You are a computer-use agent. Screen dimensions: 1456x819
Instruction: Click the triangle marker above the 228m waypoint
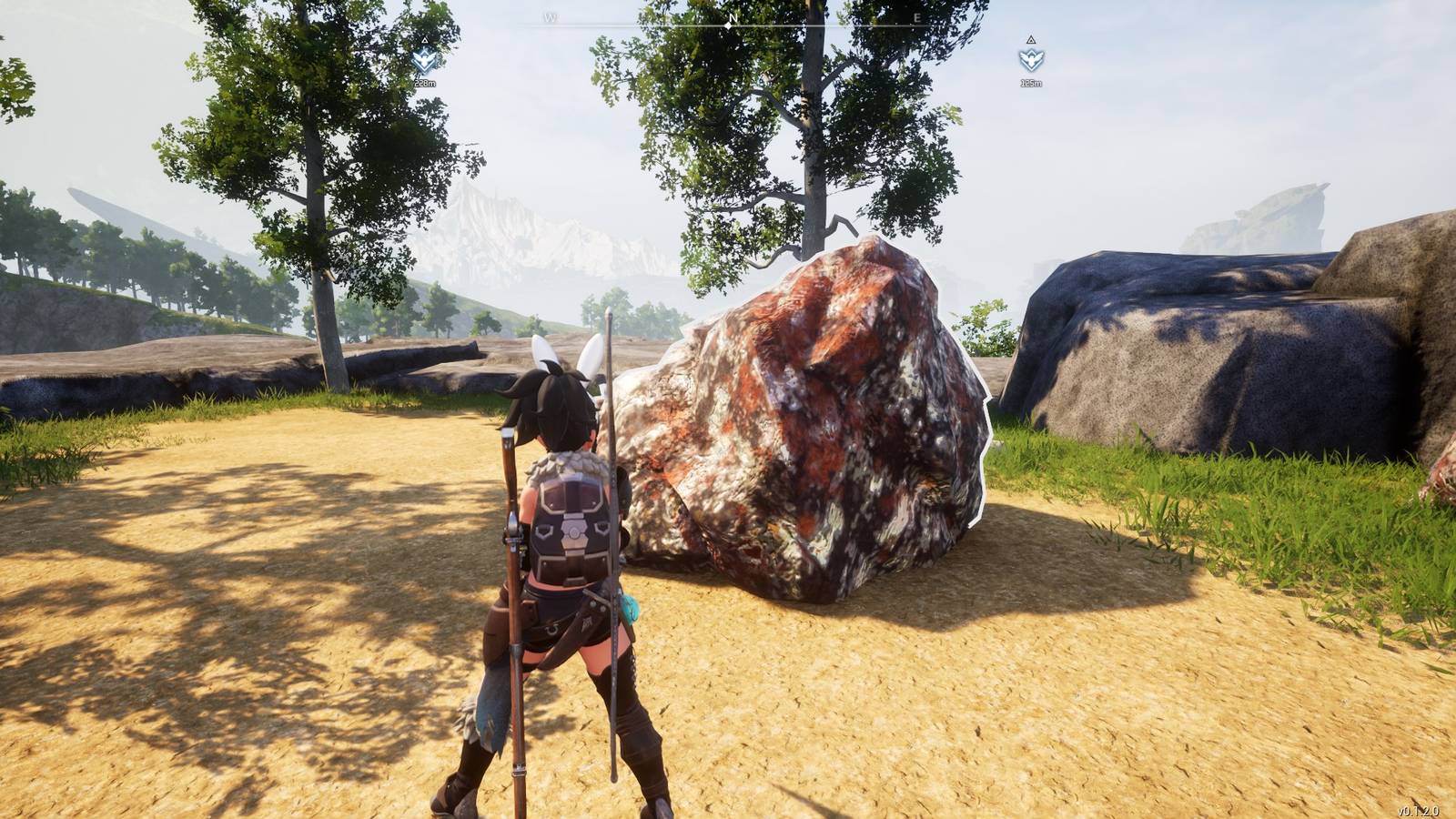coord(425,41)
